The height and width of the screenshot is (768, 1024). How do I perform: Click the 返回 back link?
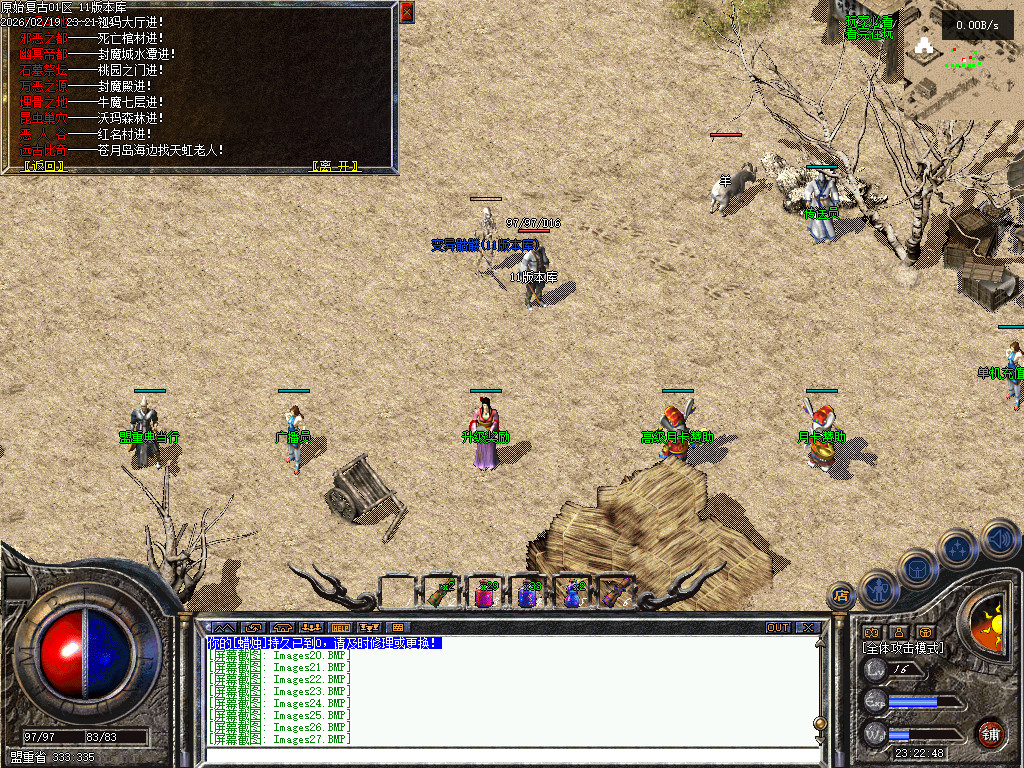45,166
